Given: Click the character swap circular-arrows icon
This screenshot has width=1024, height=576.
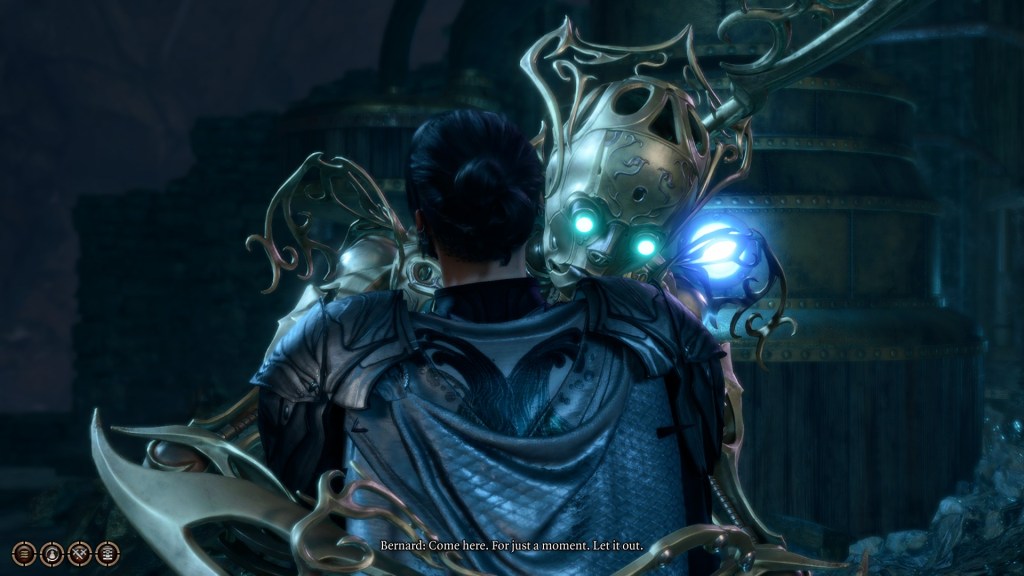Looking at the screenshot, I should [51, 553].
